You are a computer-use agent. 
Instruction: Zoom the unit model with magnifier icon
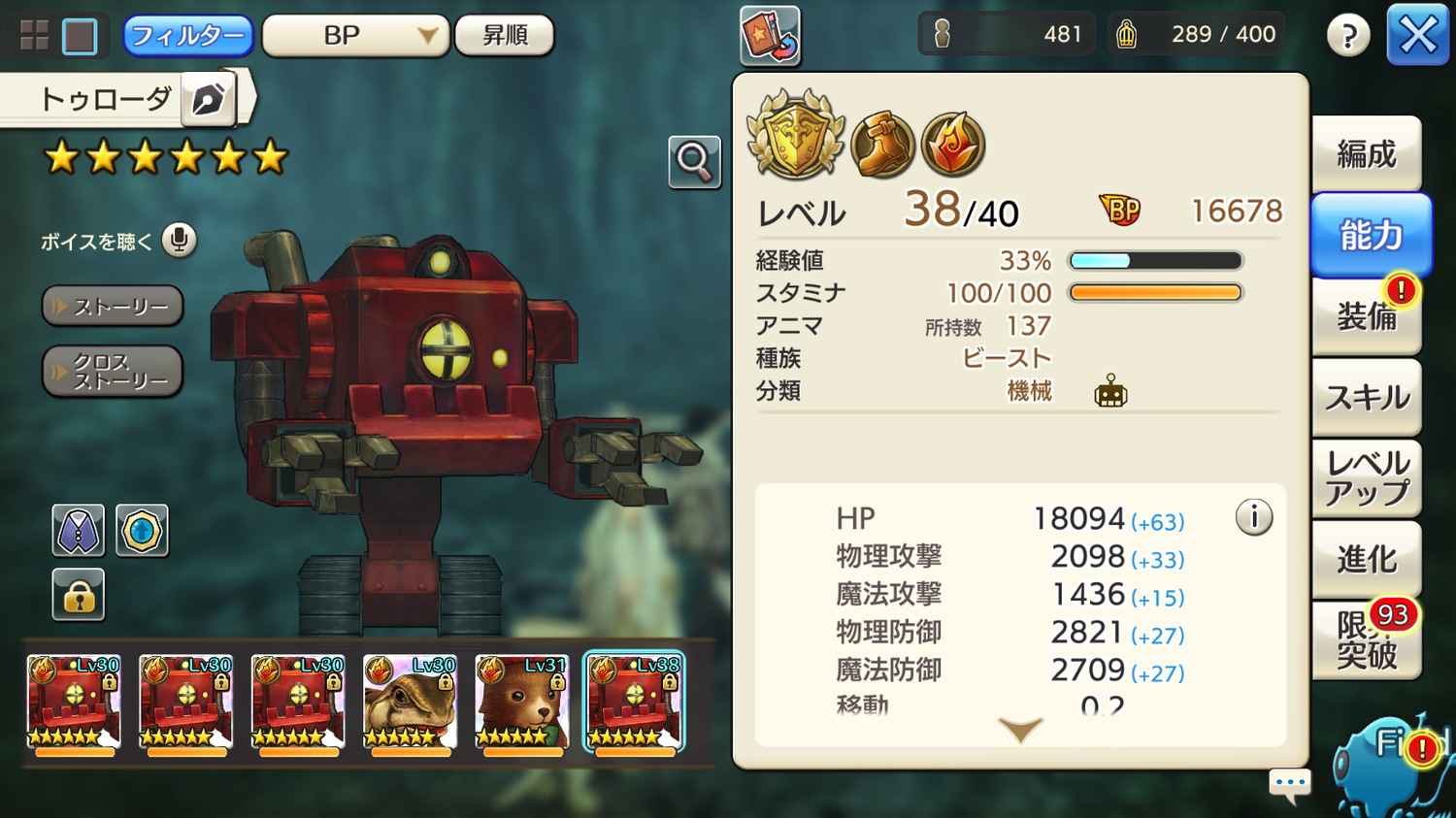pyautogui.click(x=694, y=161)
